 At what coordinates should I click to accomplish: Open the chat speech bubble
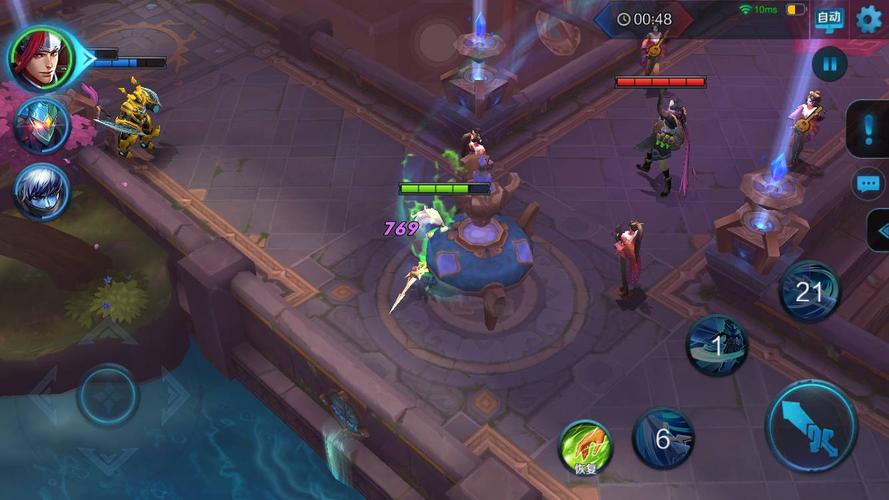coord(867,184)
